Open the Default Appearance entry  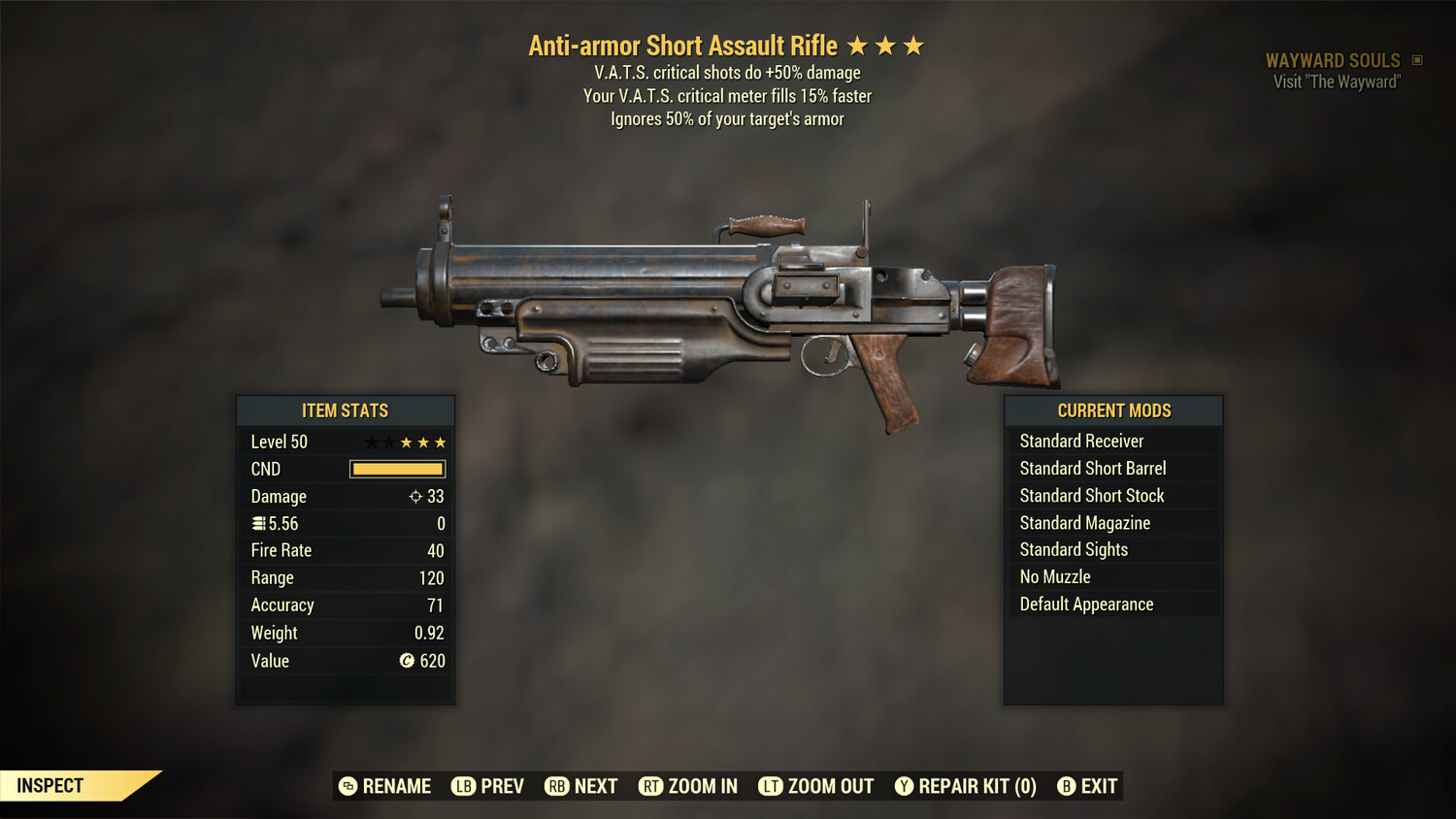tap(1086, 604)
